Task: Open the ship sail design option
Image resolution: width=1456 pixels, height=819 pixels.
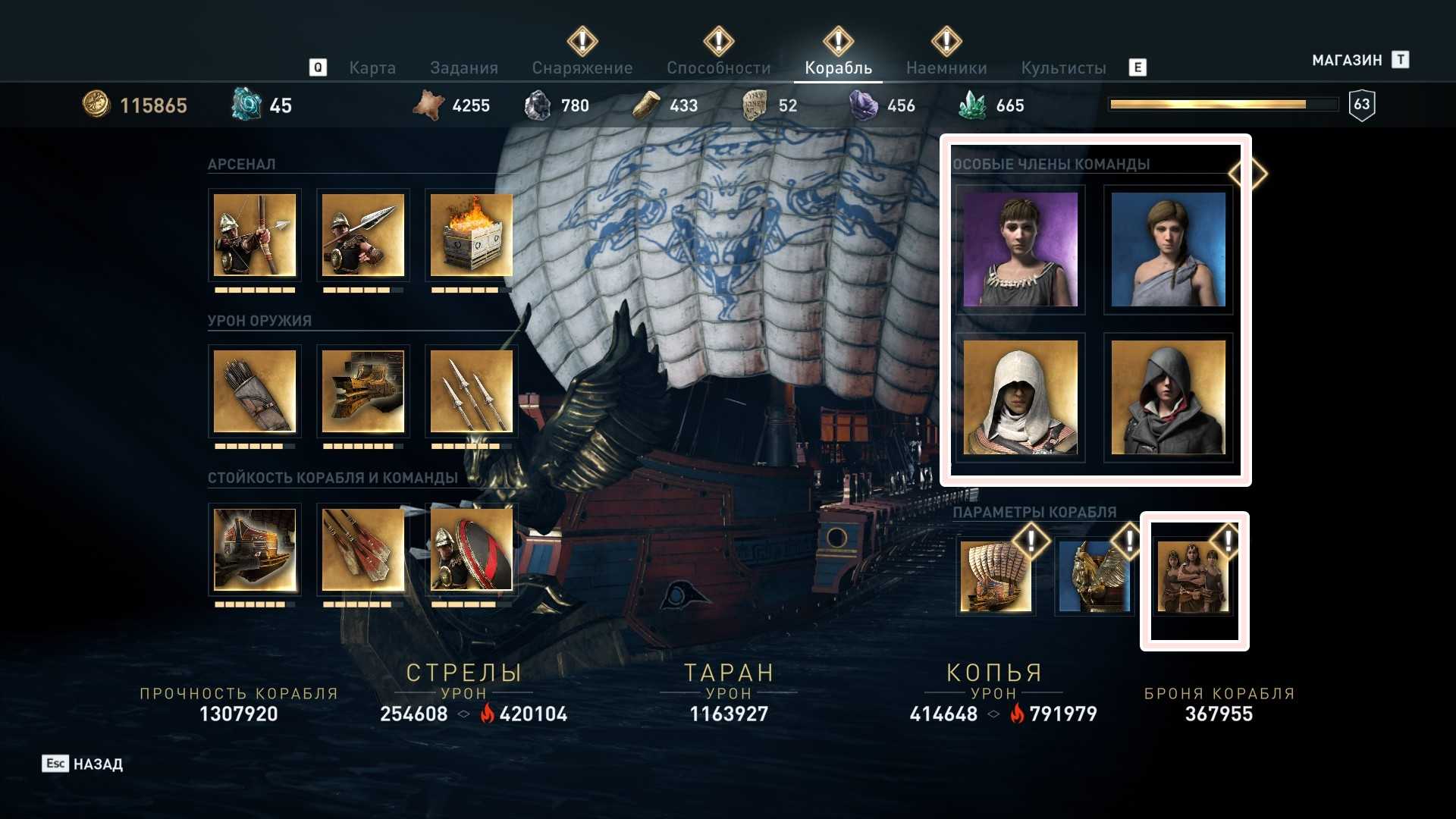Action: click(996, 576)
